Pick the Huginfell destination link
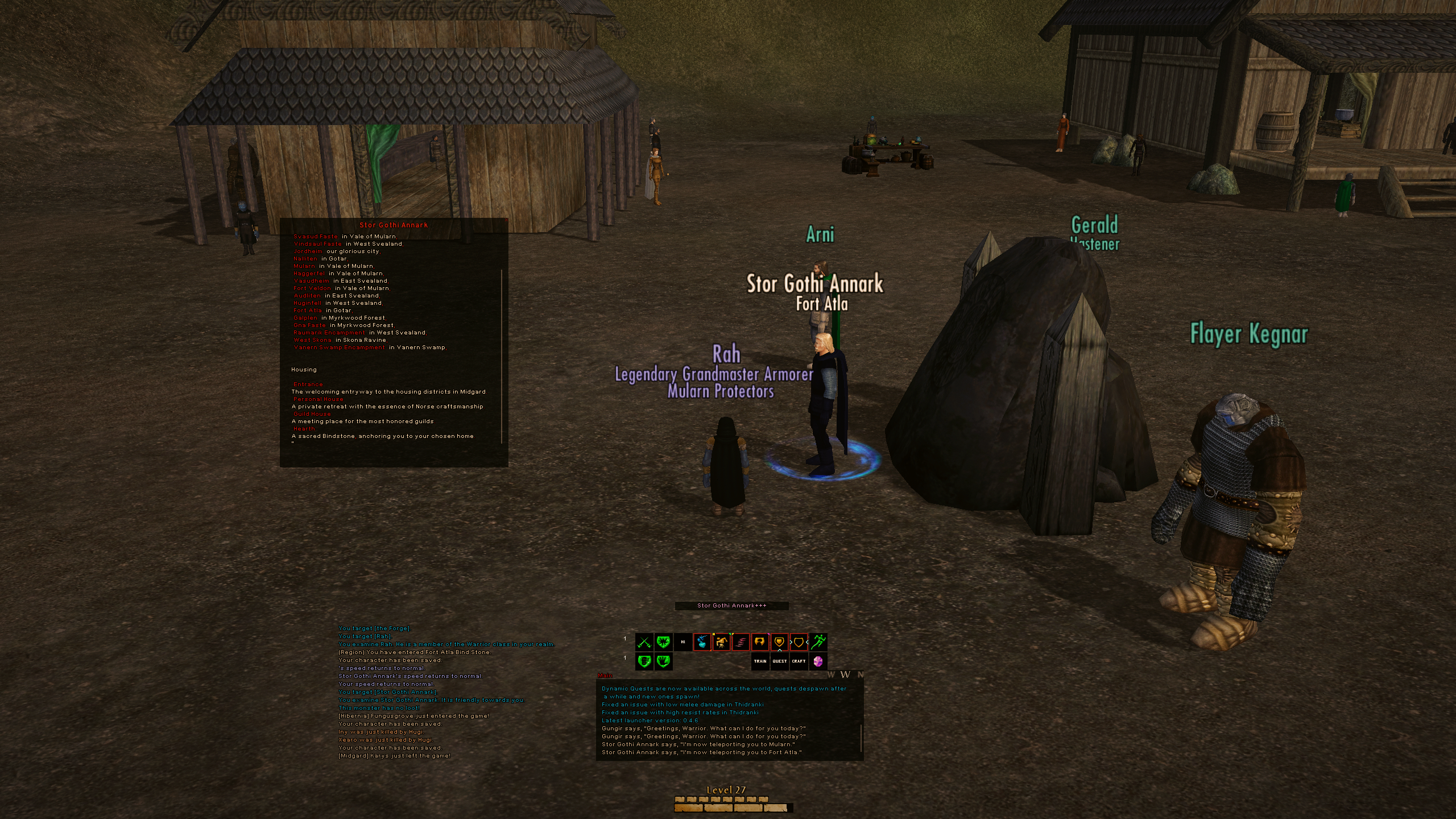 (x=308, y=303)
